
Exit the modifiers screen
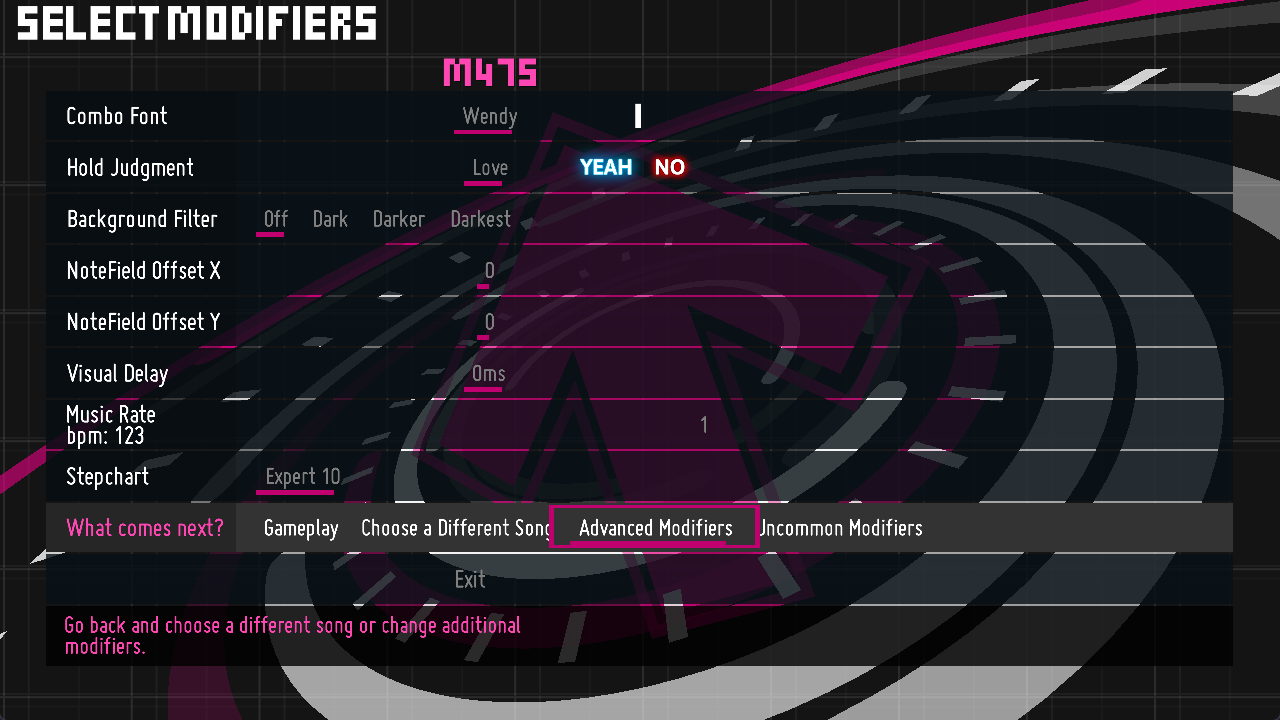(470, 580)
